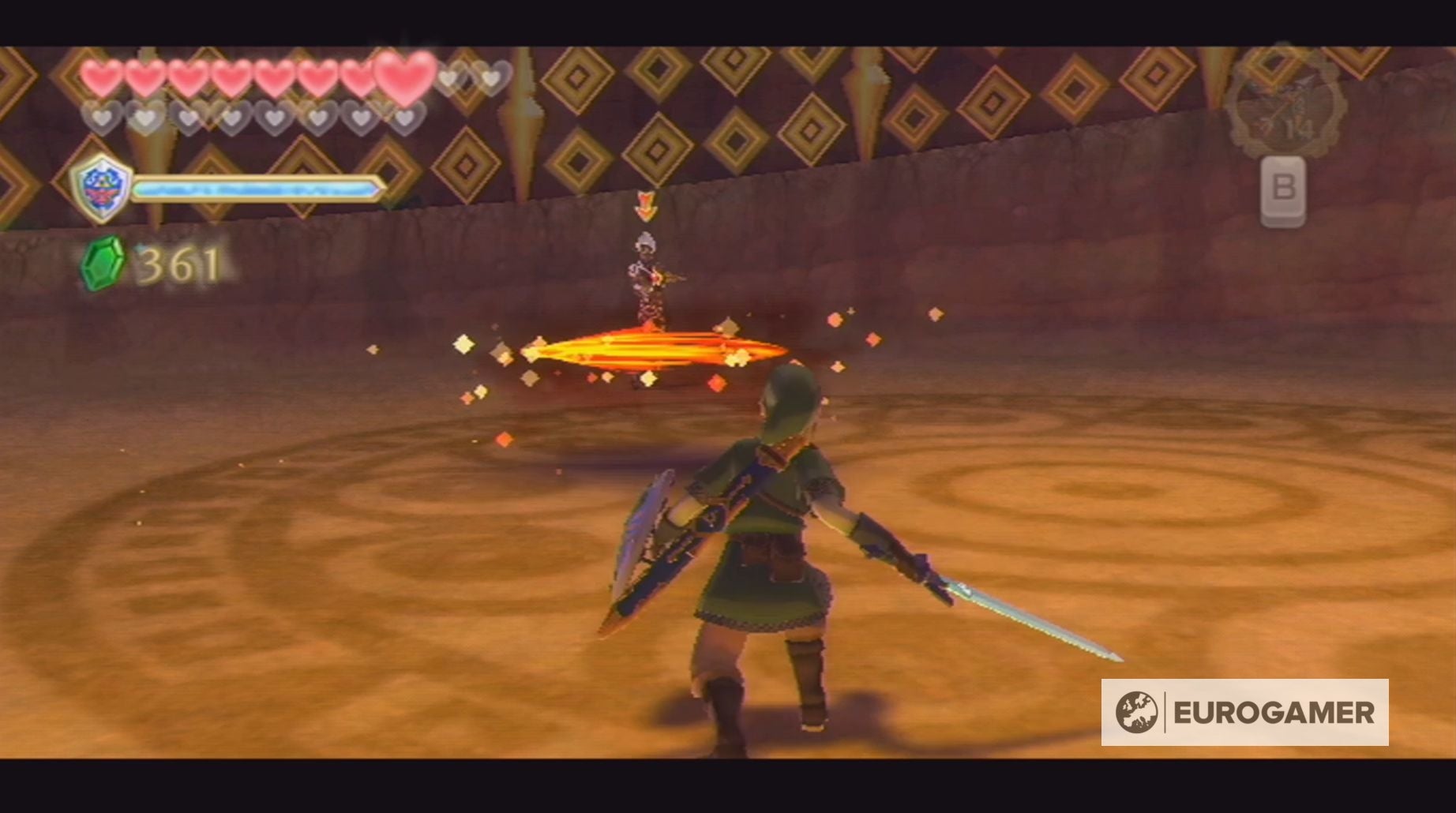Select the rupee count showing 361

(x=178, y=265)
